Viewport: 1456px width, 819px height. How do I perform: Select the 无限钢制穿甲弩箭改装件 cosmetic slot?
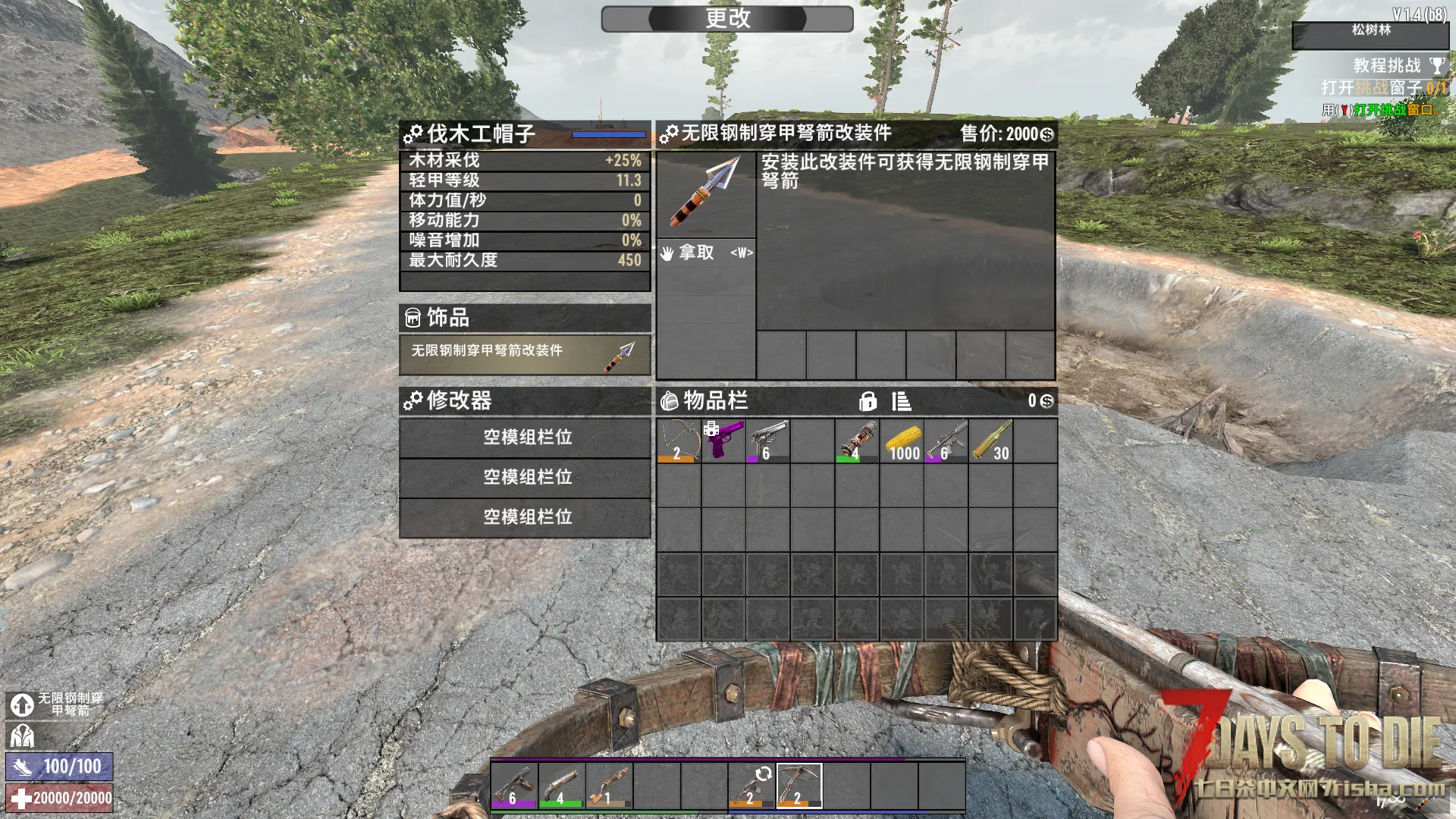[525, 354]
